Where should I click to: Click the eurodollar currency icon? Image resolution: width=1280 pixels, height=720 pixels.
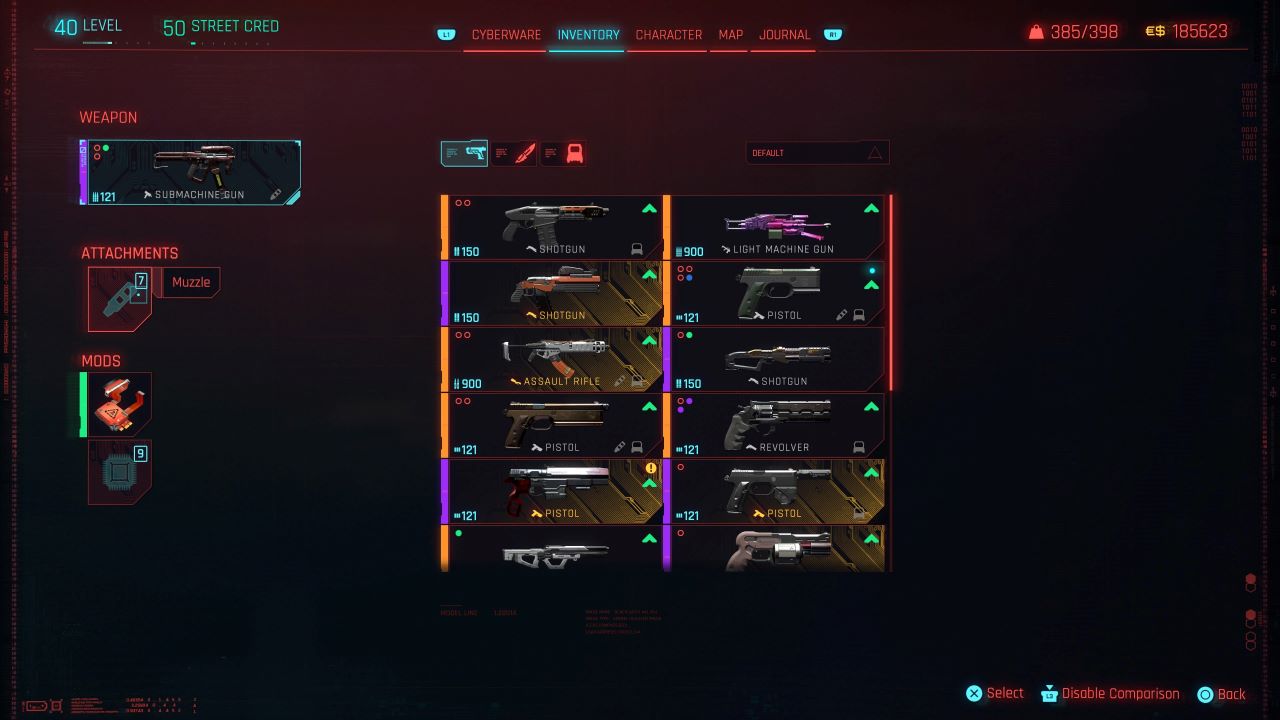pyautogui.click(x=1155, y=30)
